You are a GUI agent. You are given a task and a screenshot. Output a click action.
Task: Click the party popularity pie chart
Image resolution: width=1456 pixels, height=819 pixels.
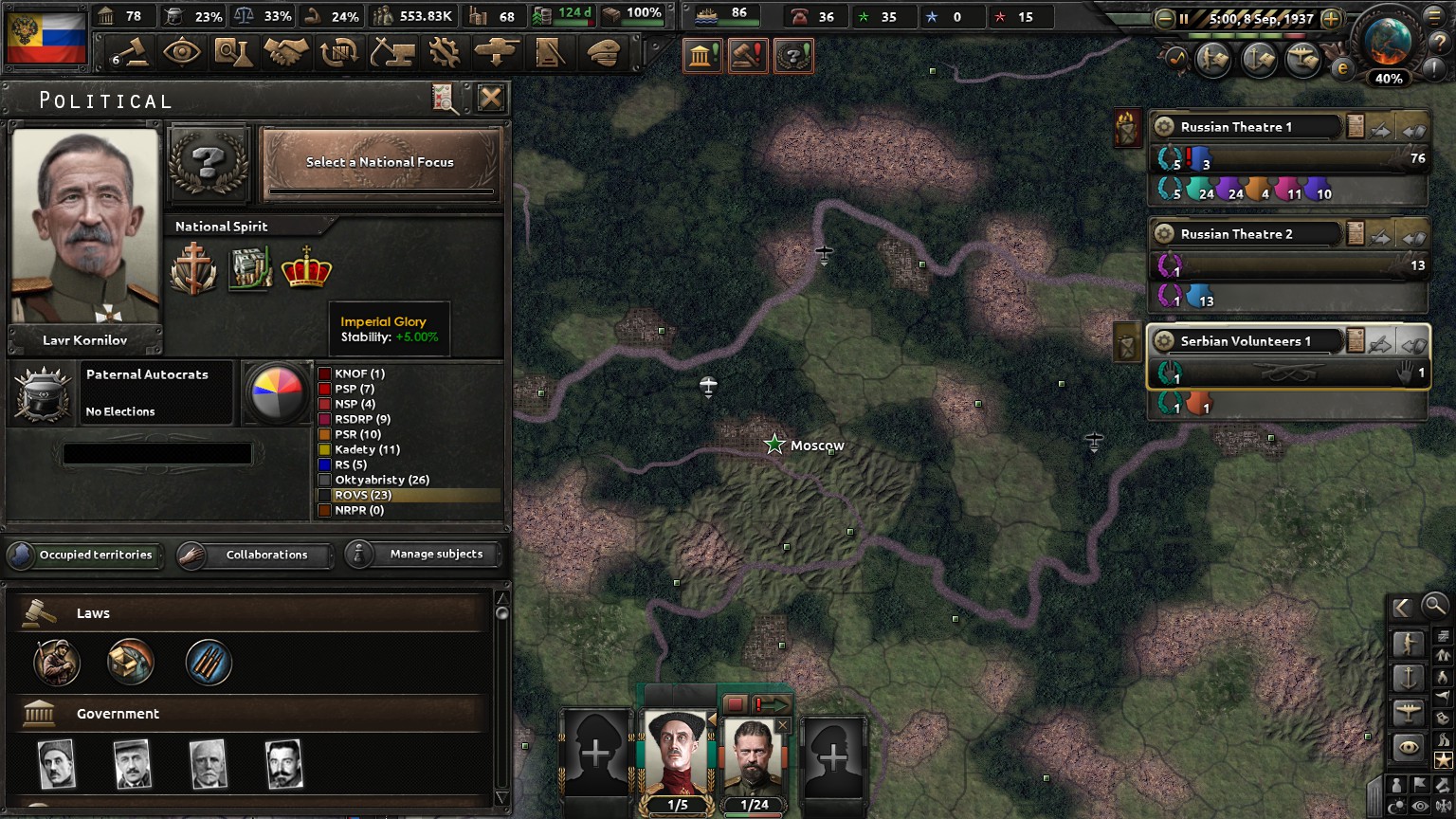point(276,393)
